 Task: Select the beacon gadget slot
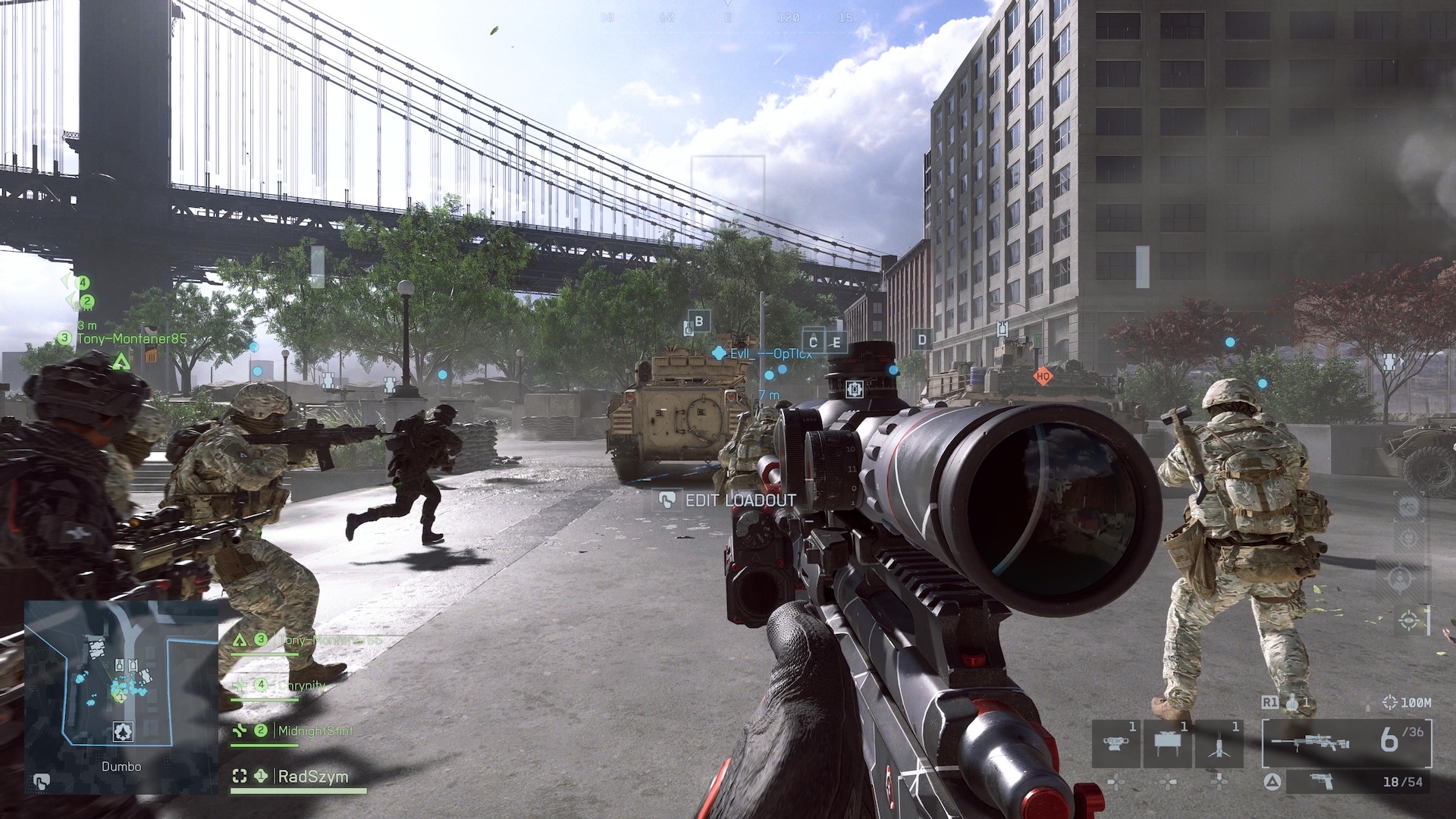coord(1219,743)
